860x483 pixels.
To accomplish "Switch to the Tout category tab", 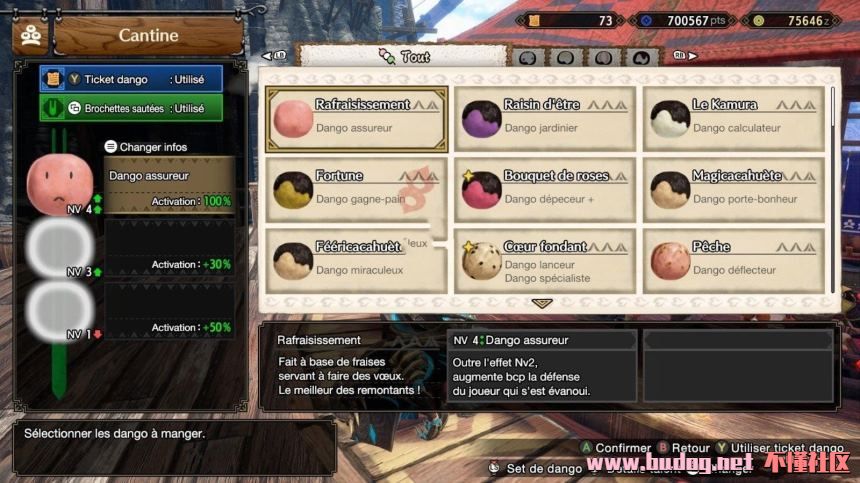I will [x=404, y=57].
